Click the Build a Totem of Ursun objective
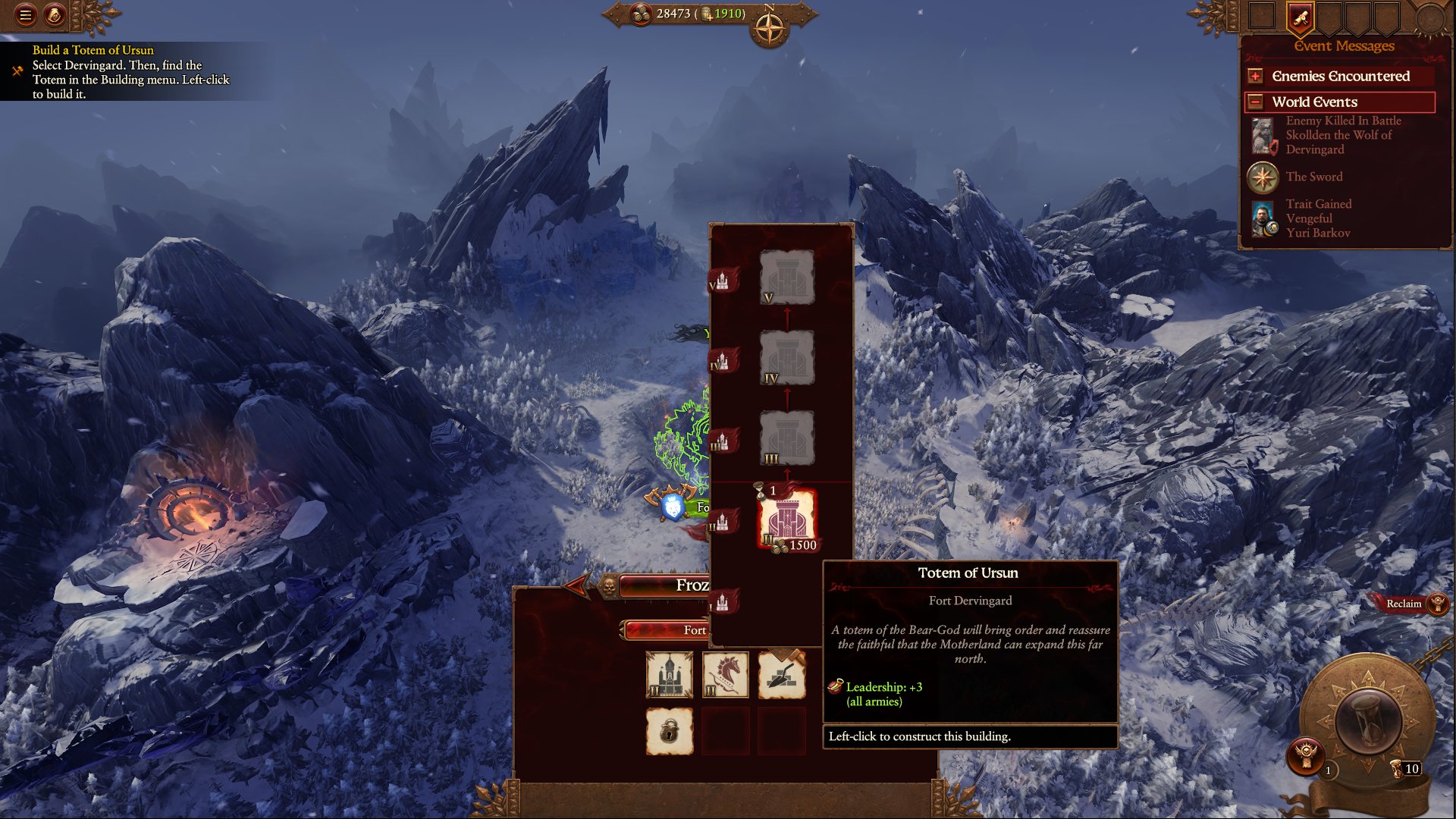This screenshot has width=1456, height=819. pos(129,72)
